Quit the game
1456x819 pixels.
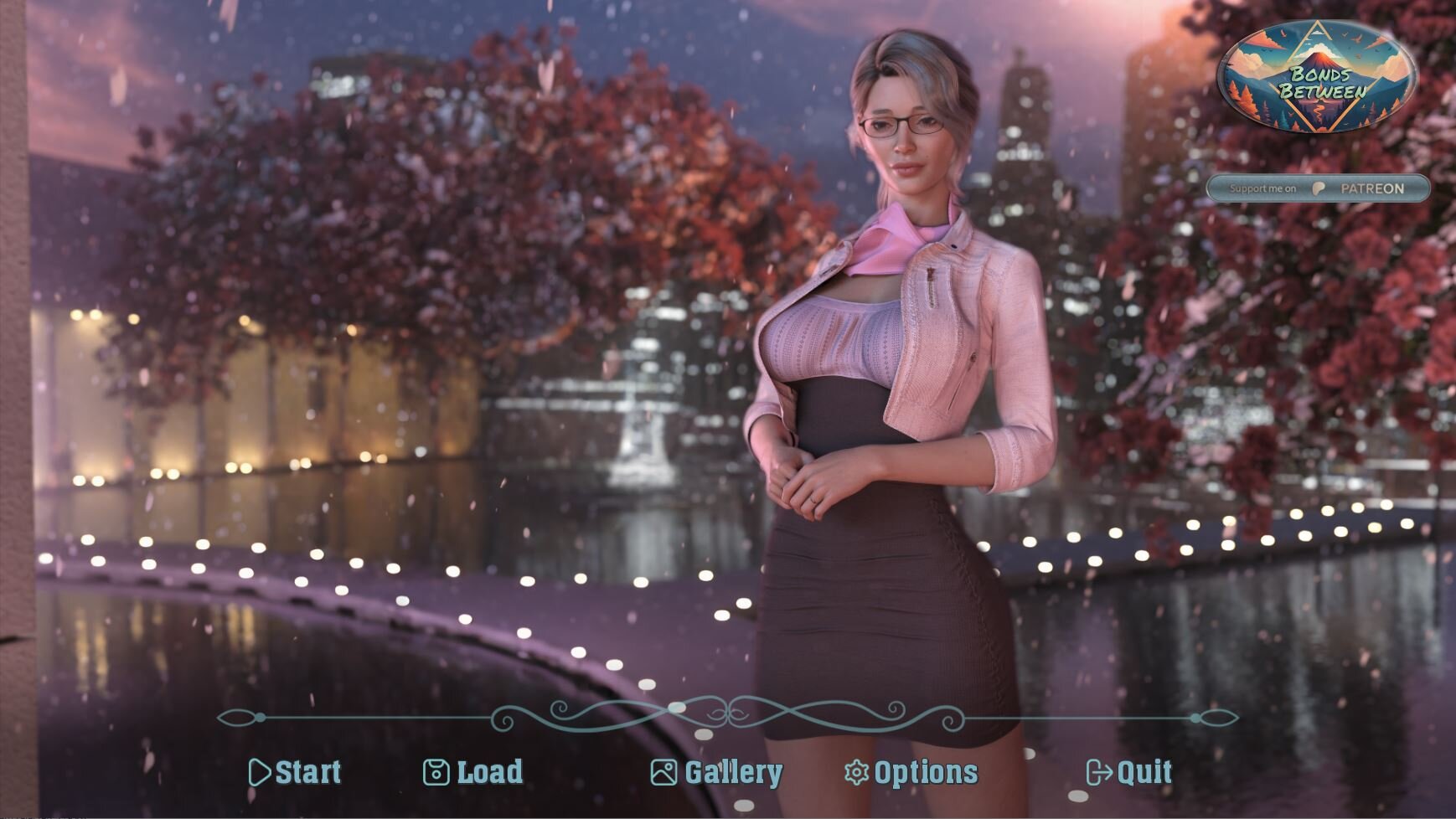[x=1128, y=772]
